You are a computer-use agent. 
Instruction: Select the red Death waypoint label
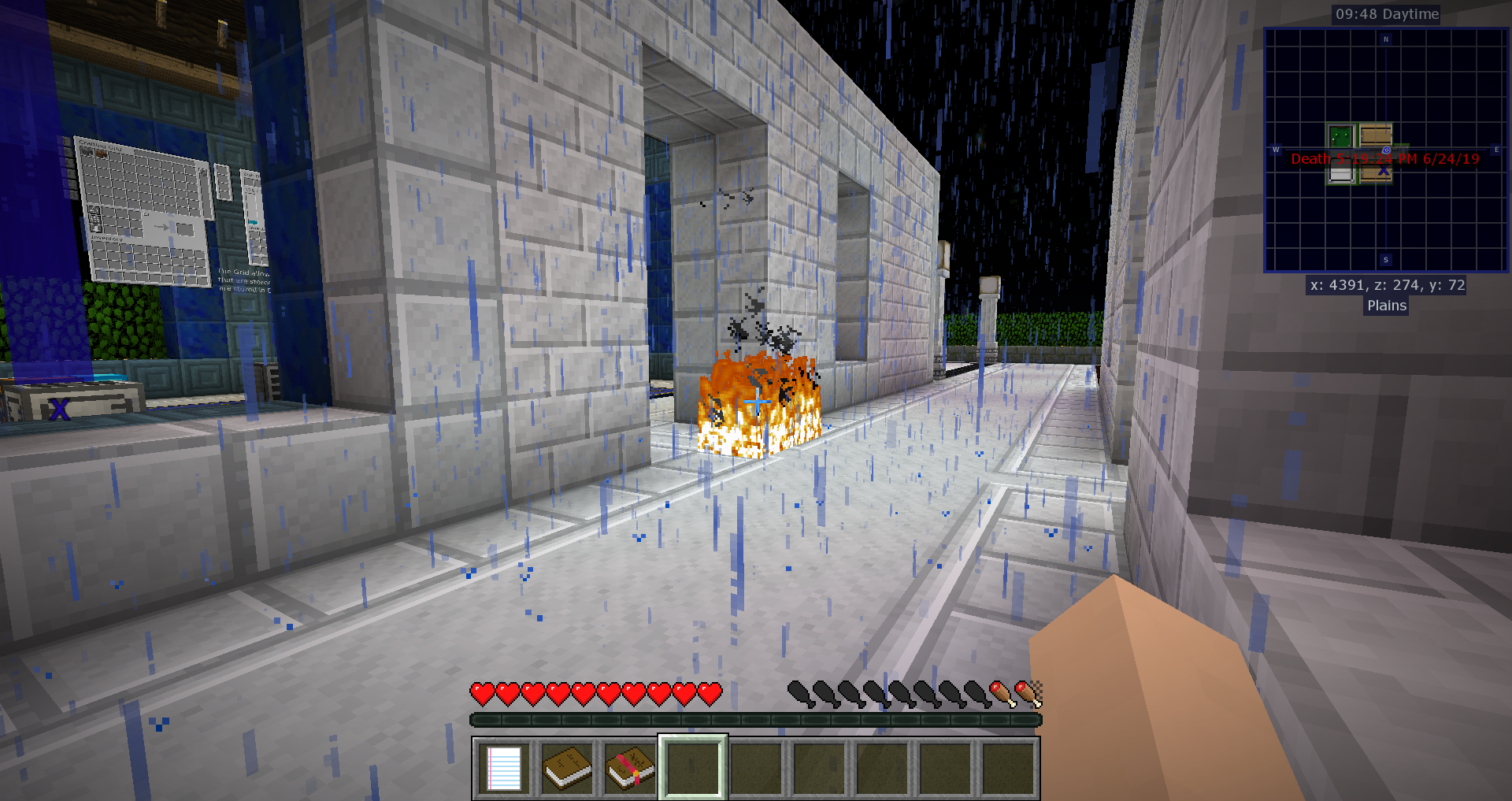click(x=1385, y=159)
